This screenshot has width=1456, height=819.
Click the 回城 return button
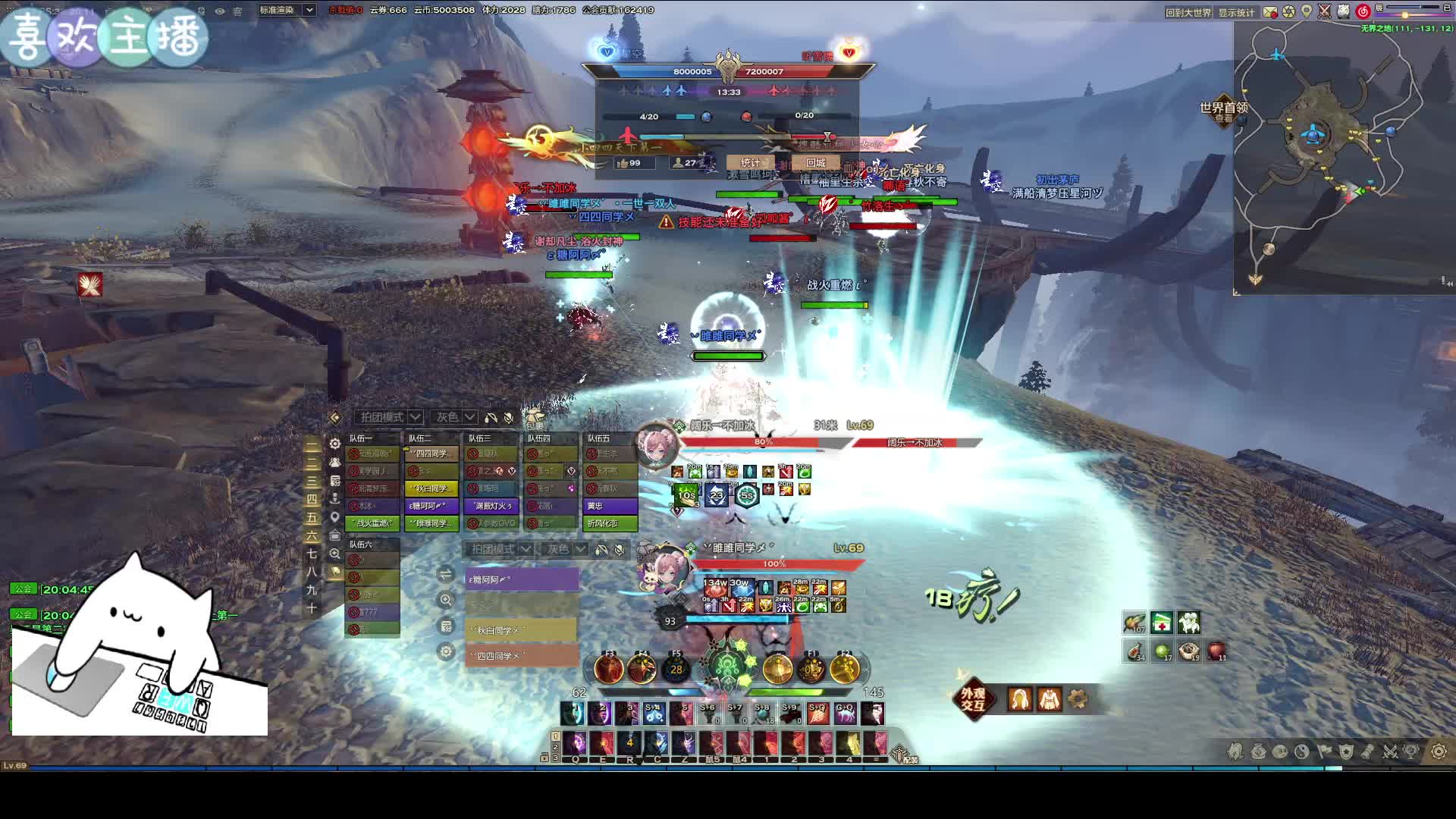click(816, 162)
